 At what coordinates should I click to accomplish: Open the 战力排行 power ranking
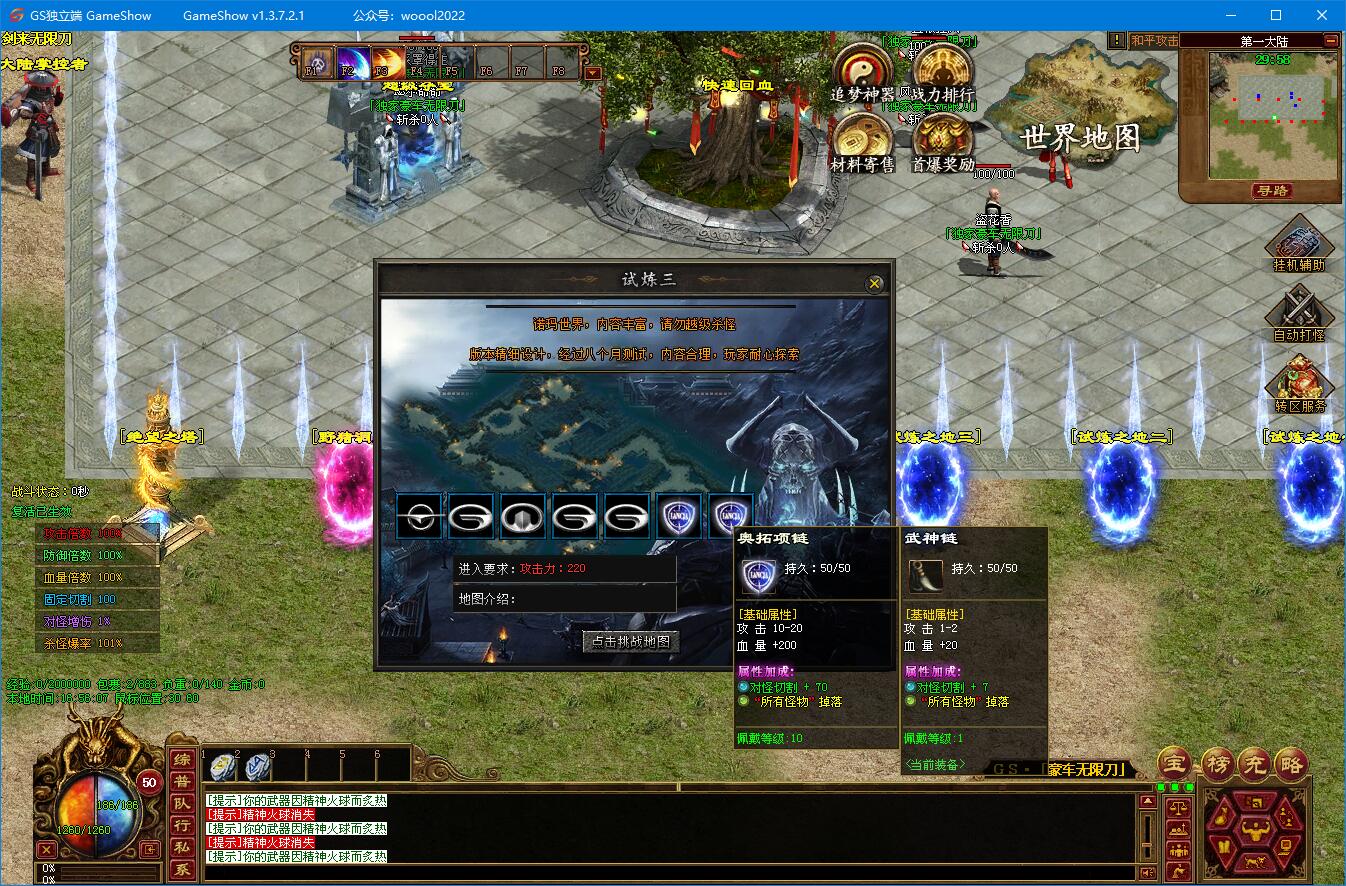942,69
